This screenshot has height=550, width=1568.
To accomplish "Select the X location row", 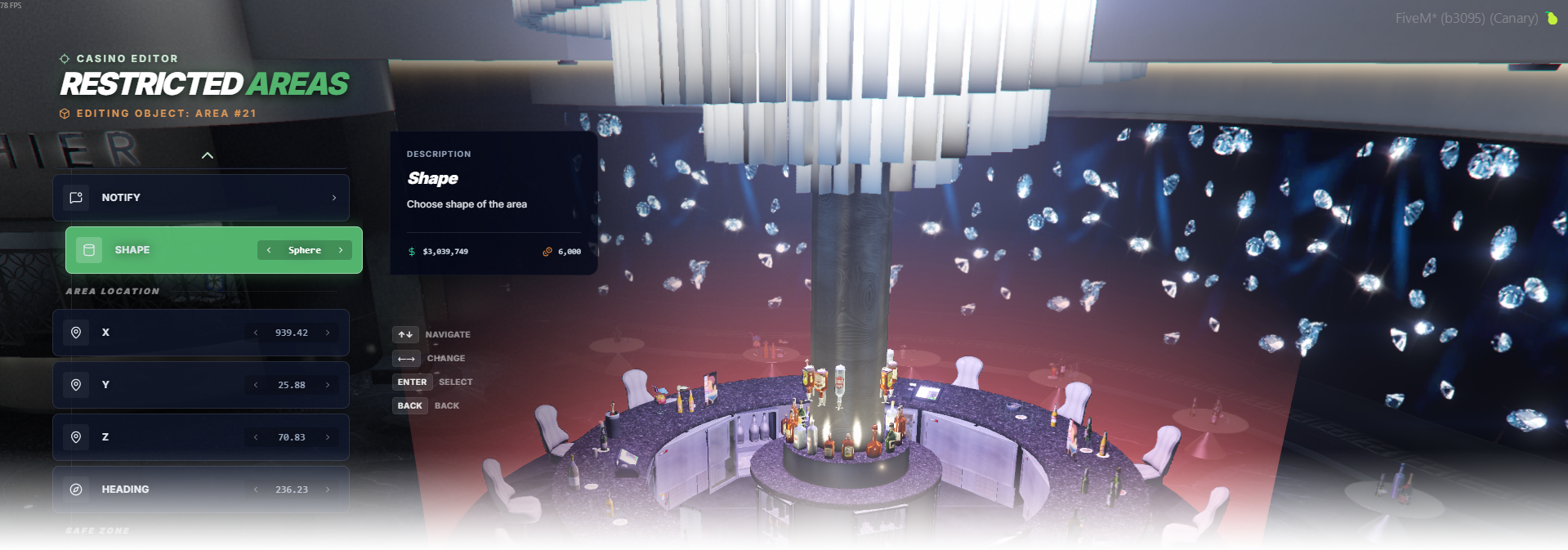I will coord(163,333).
